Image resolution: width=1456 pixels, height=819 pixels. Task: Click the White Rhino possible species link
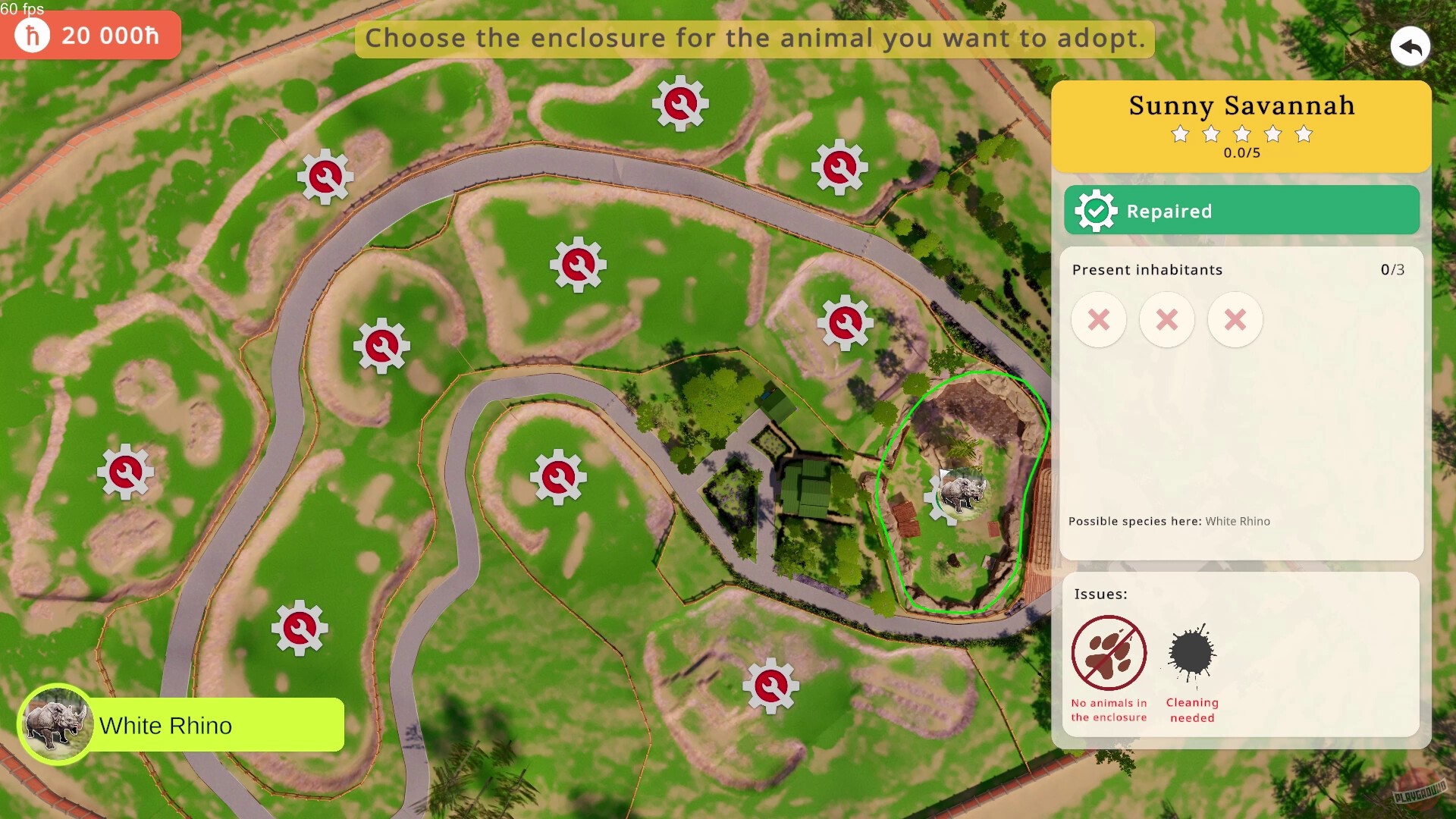click(1237, 522)
